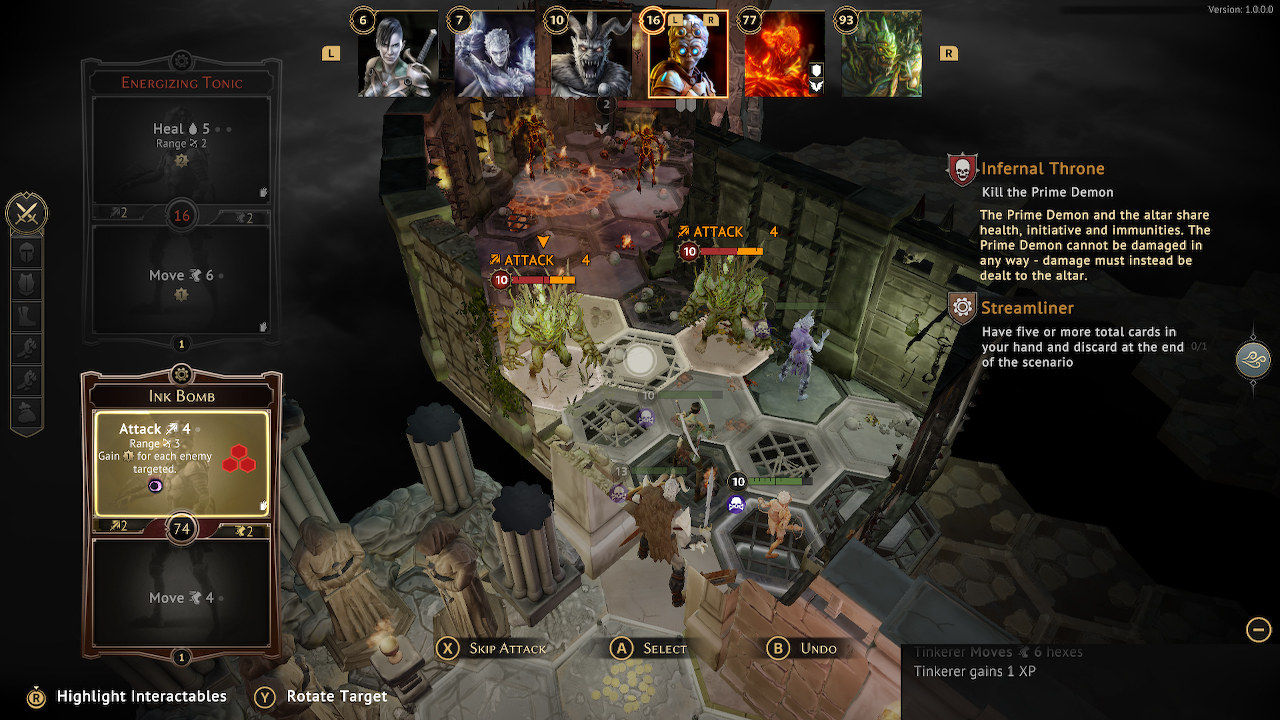The image size is (1280, 720).
Task: Click the Streamliner battle goal gear icon
Action: point(962,308)
